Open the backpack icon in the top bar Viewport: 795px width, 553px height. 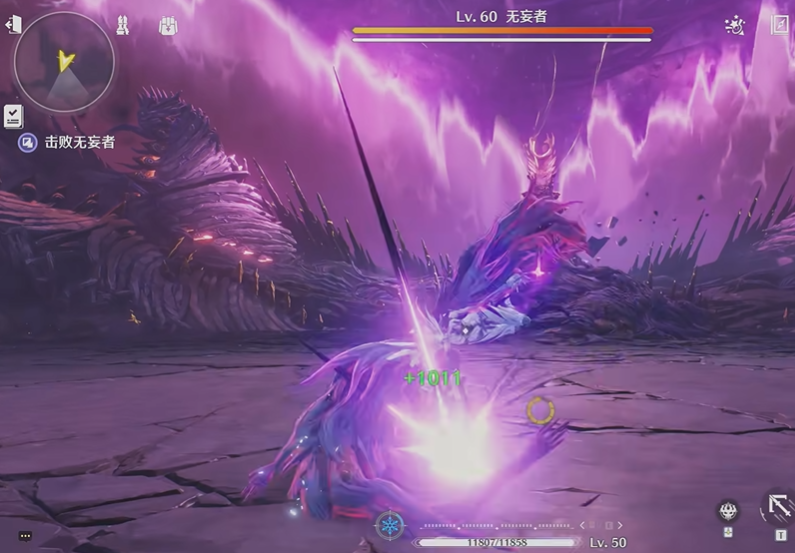point(168,25)
